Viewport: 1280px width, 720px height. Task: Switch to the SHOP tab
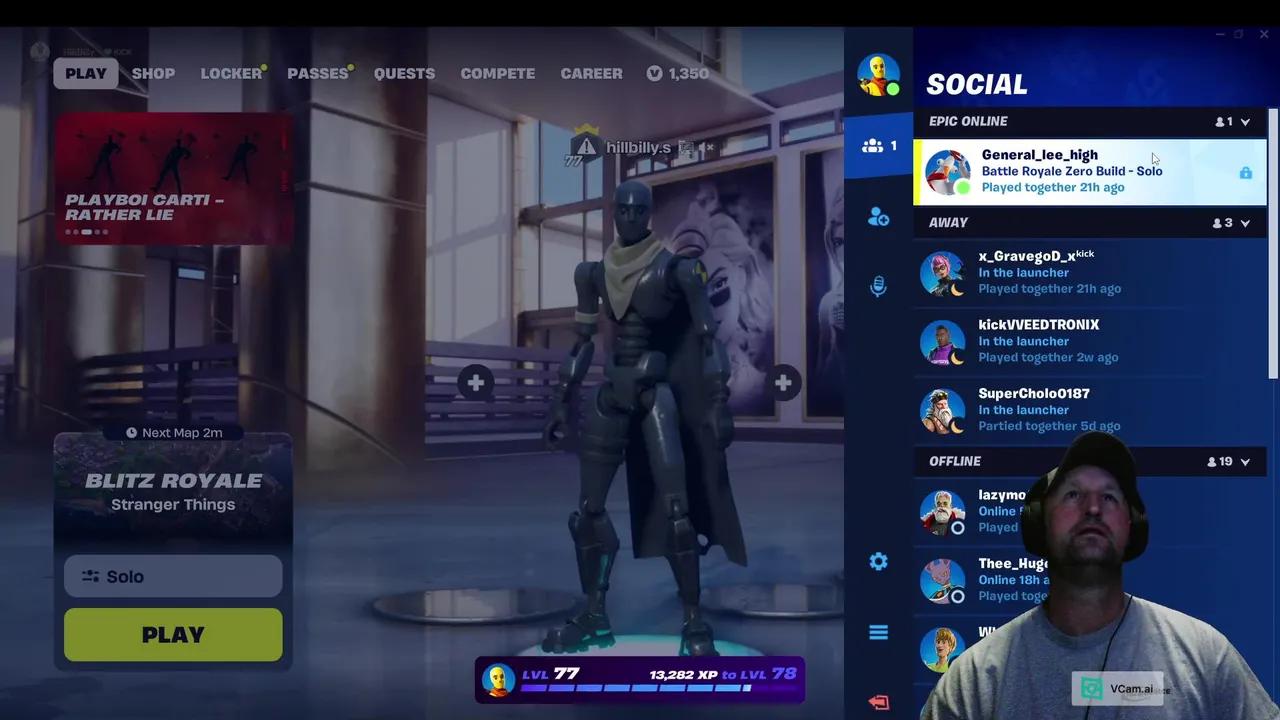153,73
